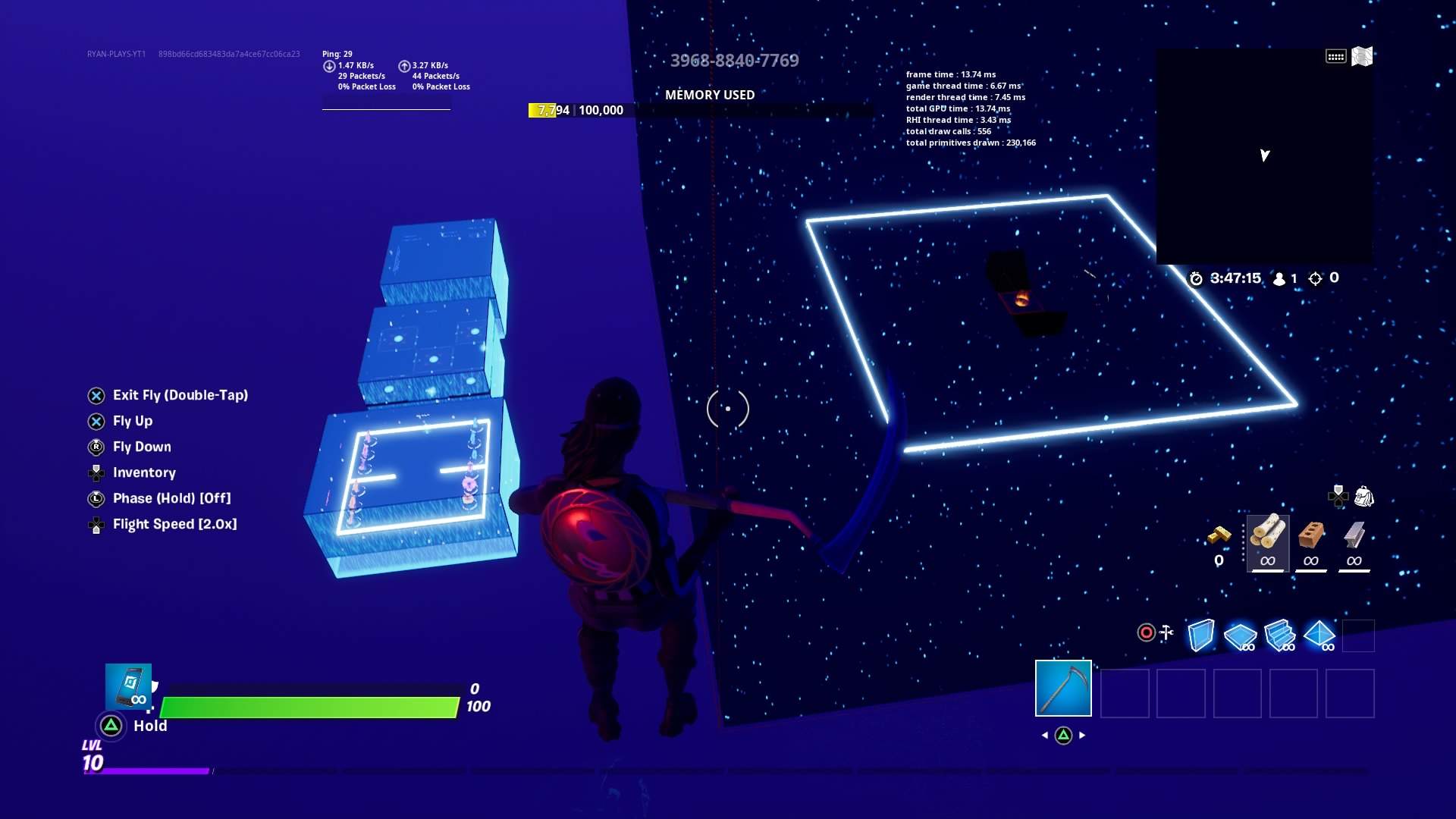Click the folded map icon above minimap
This screenshot has width=1456, height=819.
pos(1362,57)
